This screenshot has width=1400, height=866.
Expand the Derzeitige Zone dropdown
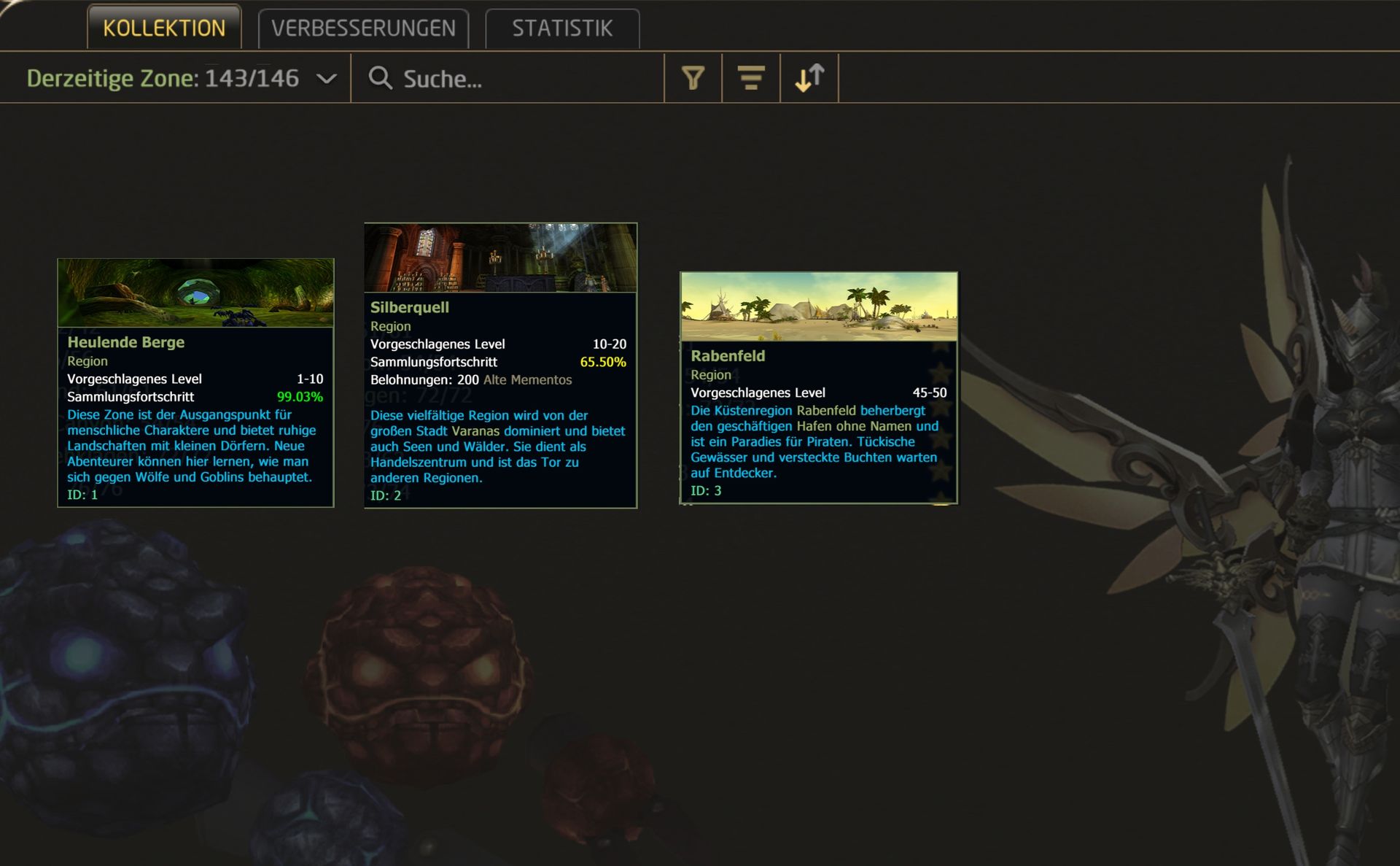327,78
